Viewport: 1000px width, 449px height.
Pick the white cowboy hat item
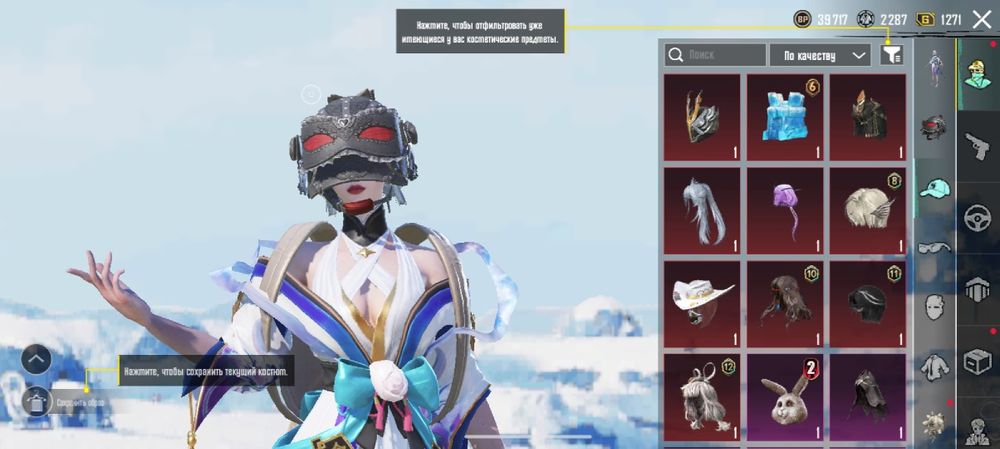702,304
